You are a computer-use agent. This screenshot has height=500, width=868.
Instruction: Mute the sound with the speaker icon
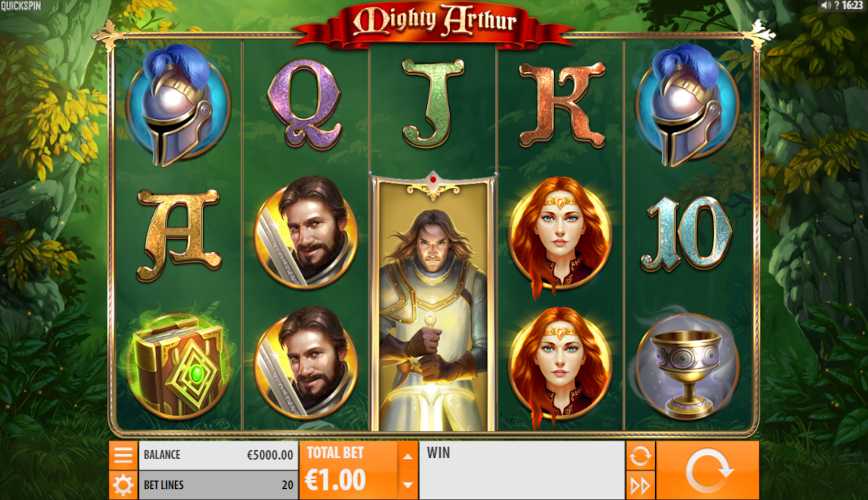coord(826,6)
